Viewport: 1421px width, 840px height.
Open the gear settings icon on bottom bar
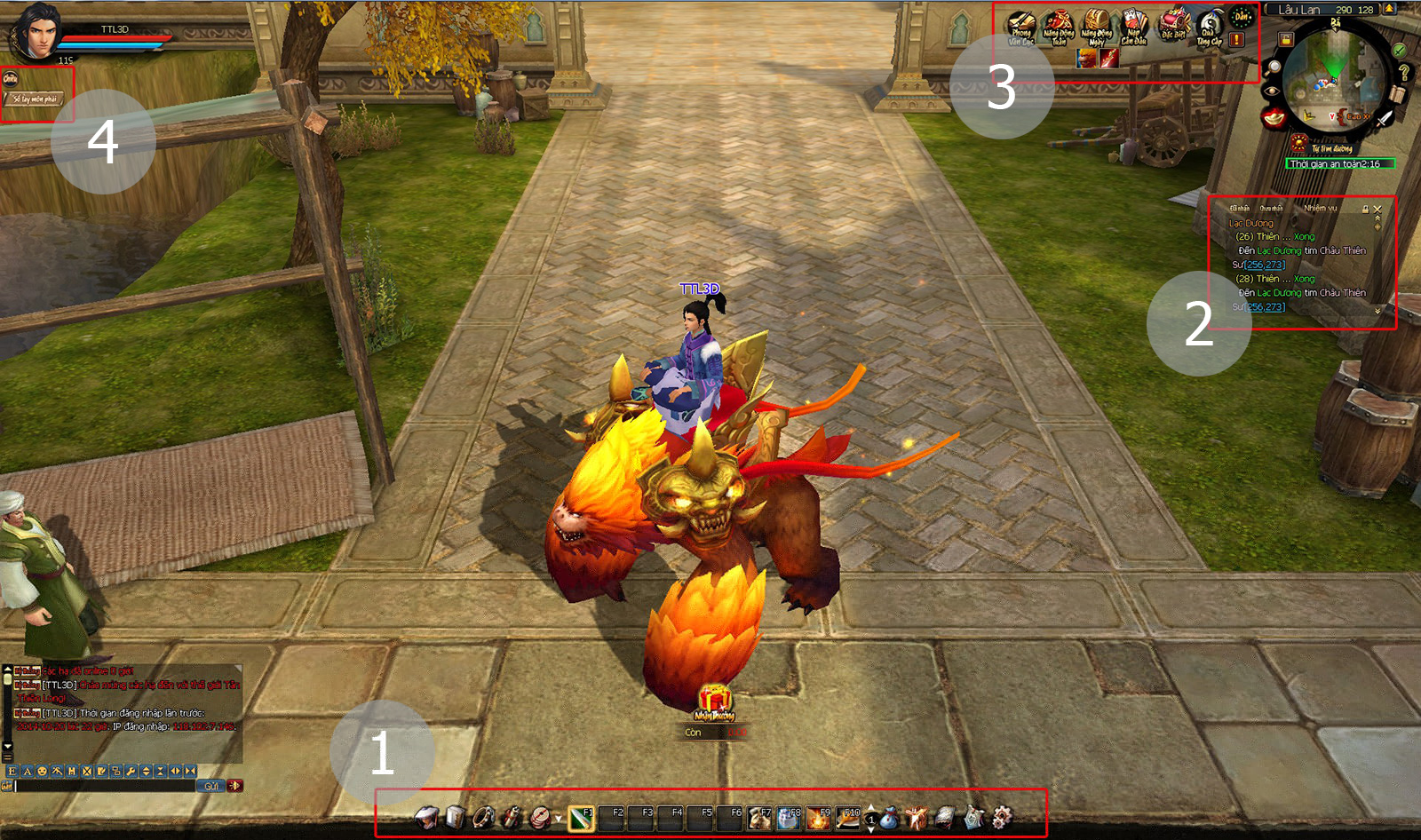click(x=1002, y=818)
